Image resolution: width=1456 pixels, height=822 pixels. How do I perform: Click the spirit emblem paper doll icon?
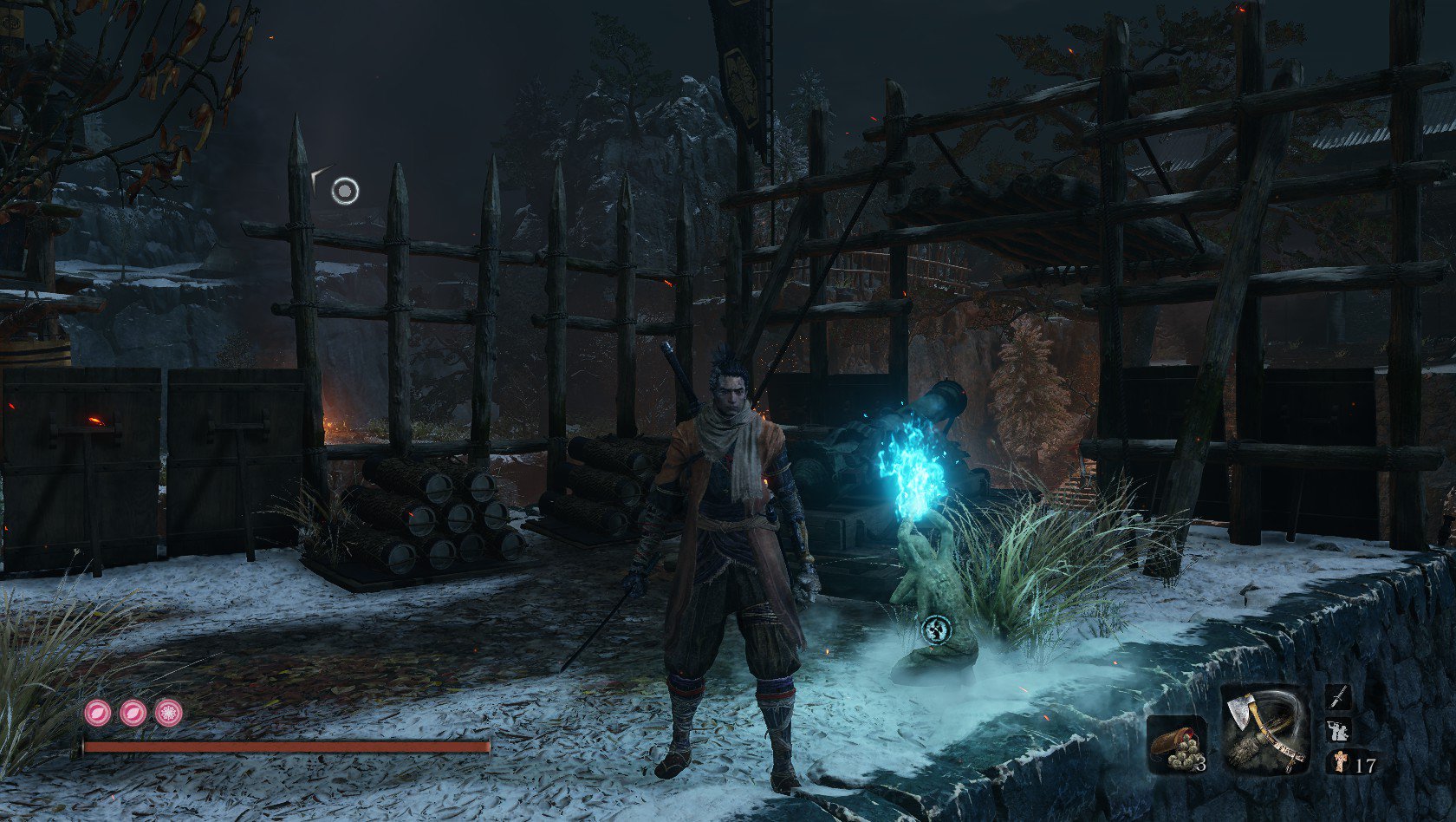tap(1340, 763)
